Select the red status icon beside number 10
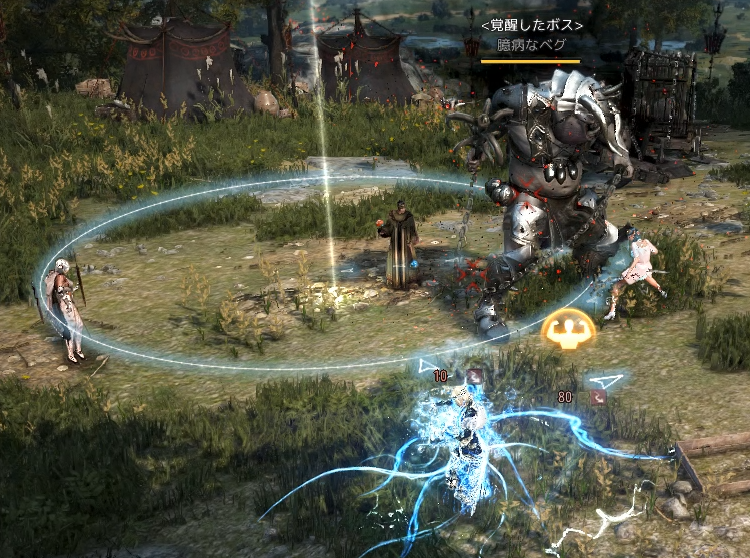 [475, 376]
